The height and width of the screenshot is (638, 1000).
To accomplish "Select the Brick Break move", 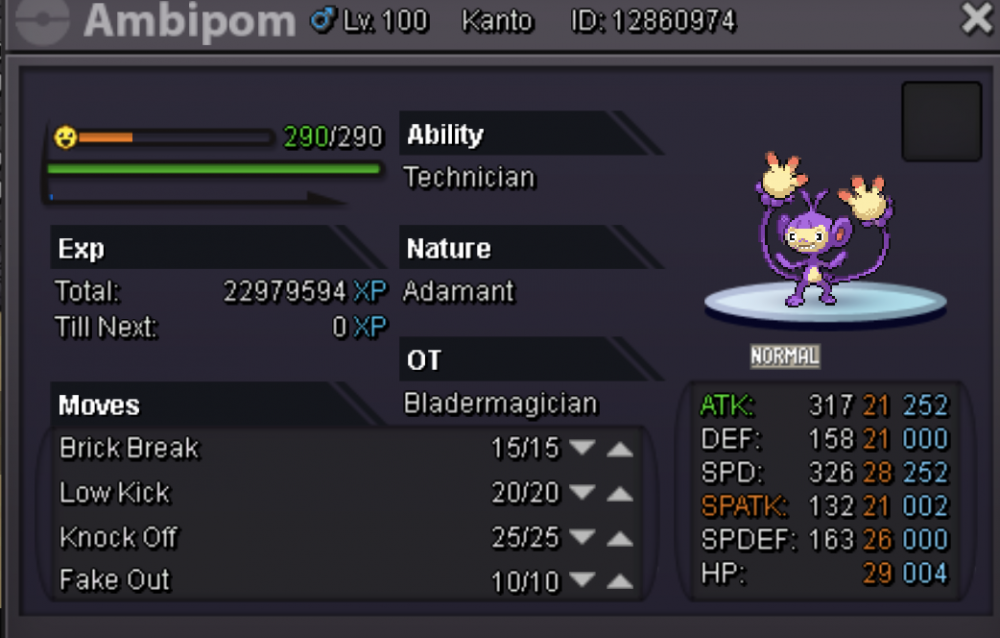I will click(x=130, y=448).
